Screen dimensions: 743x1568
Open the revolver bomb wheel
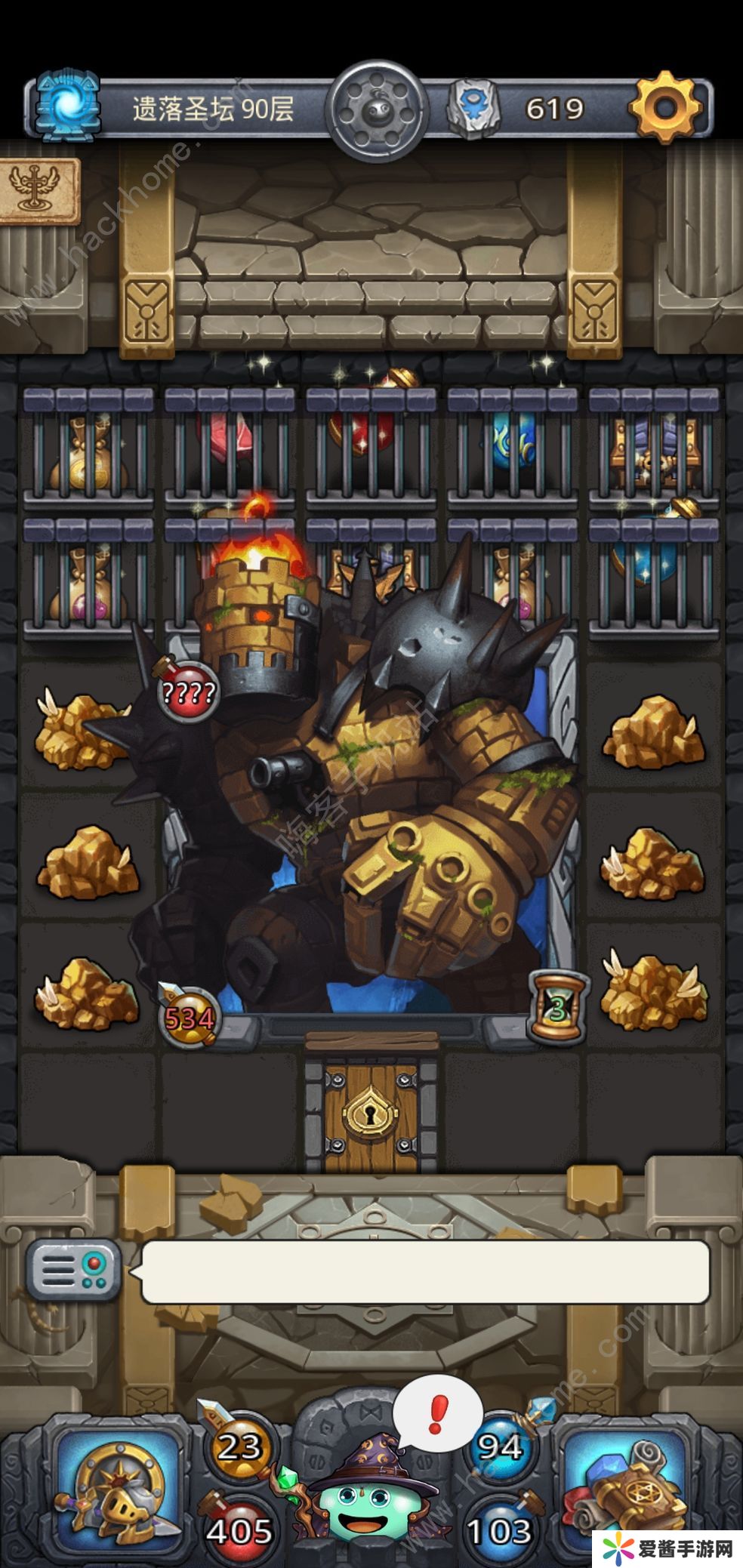point(377,110)
